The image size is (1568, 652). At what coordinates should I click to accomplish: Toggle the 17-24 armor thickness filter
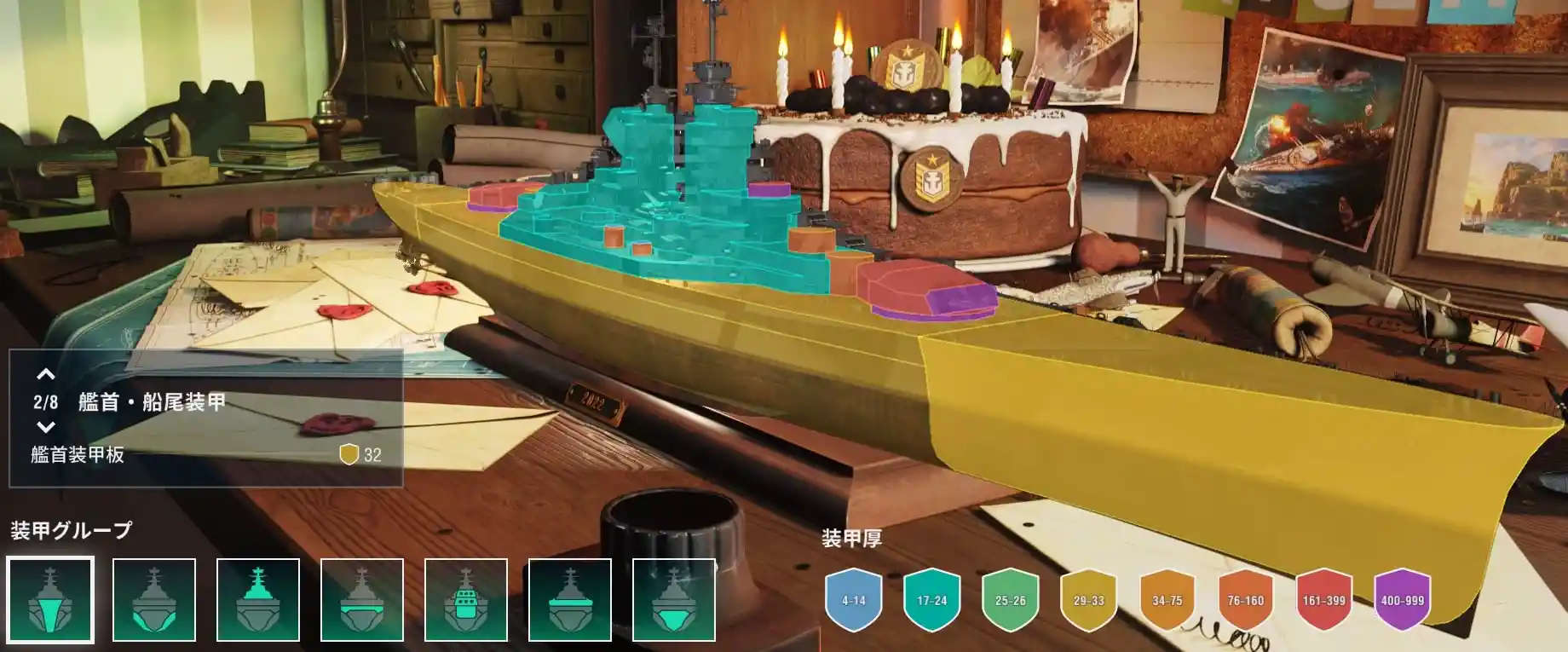pos(932,600)
